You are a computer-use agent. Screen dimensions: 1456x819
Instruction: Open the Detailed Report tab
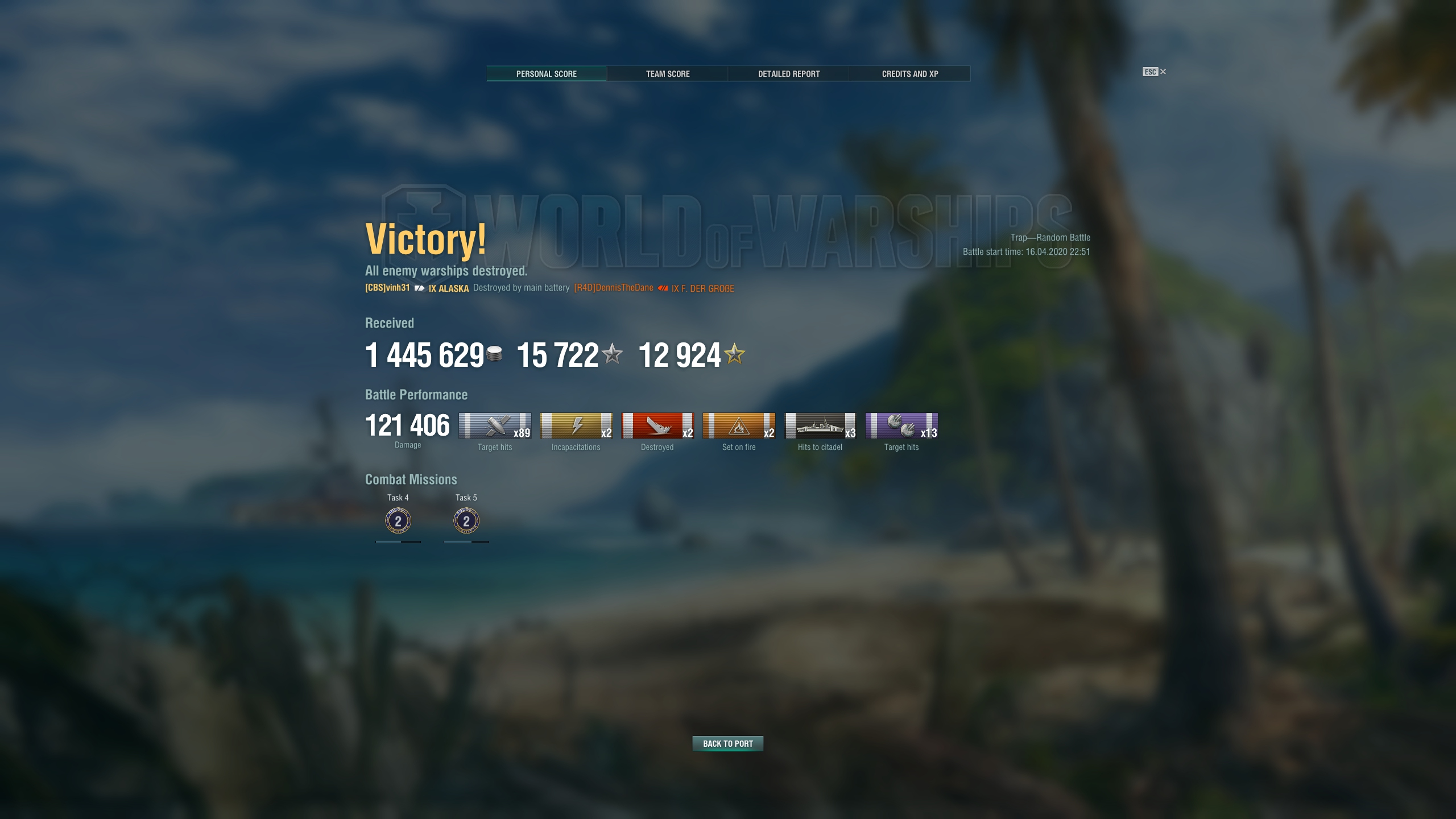tap(788, 73)
